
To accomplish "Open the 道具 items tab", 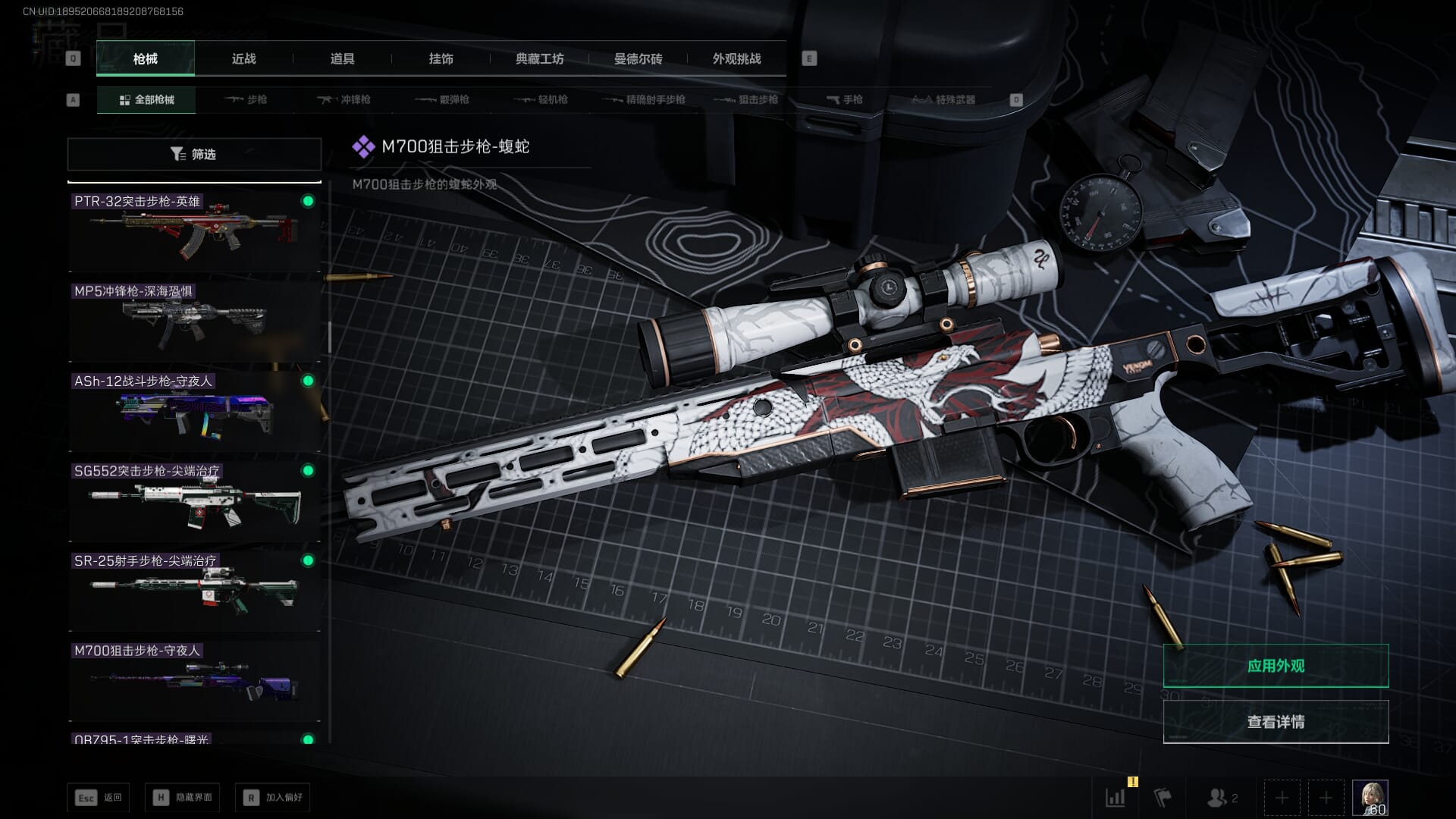I will coord(342,58).
